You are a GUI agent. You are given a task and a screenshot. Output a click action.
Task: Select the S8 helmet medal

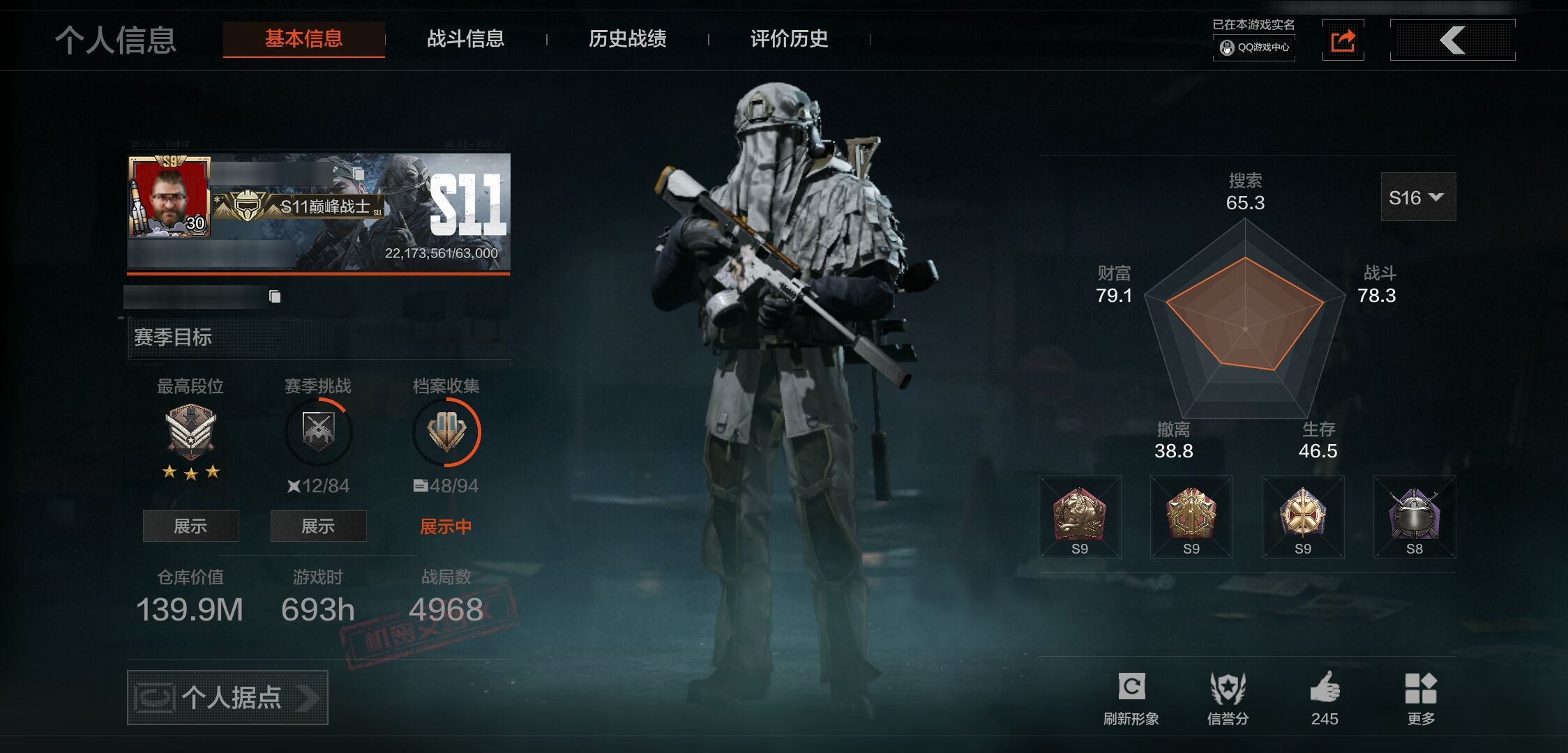[x=1414, y=517]
